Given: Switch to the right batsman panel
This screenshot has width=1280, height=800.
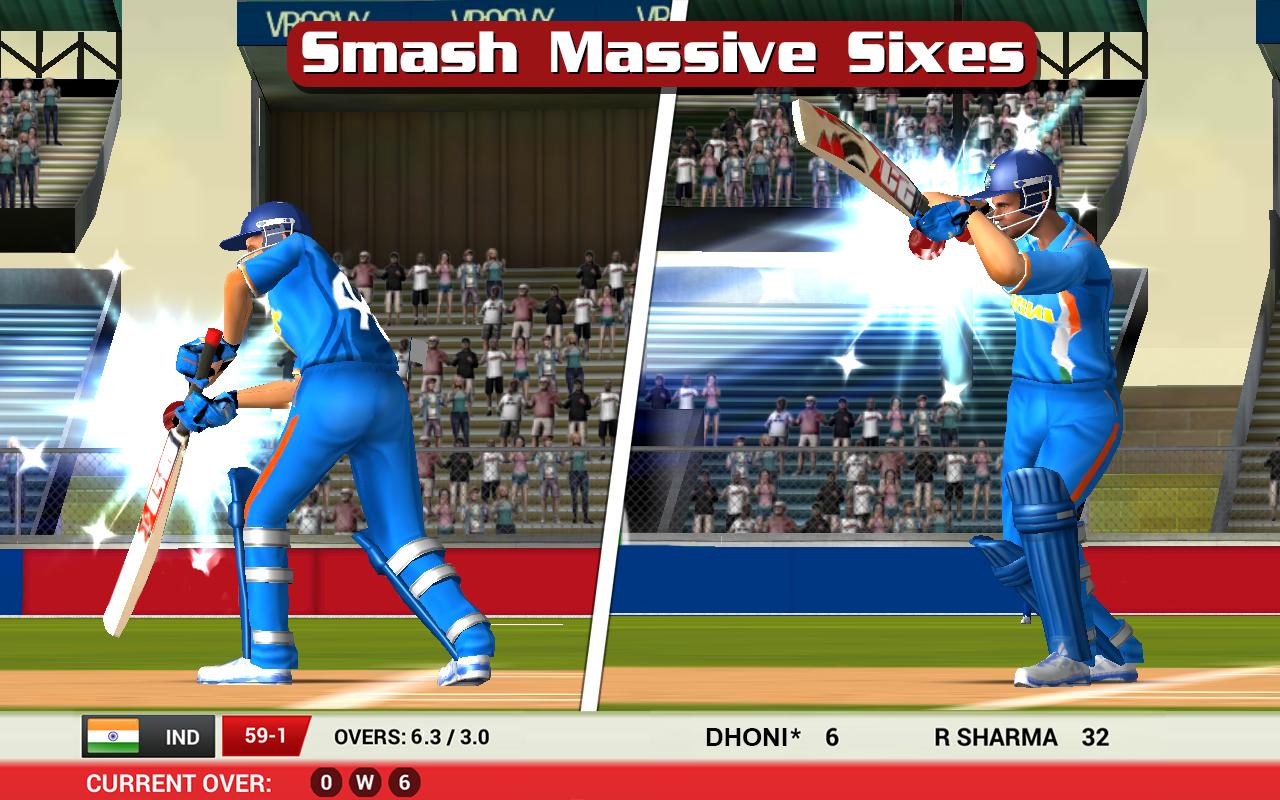Looking at the screenshot, I should pos(970,400).
